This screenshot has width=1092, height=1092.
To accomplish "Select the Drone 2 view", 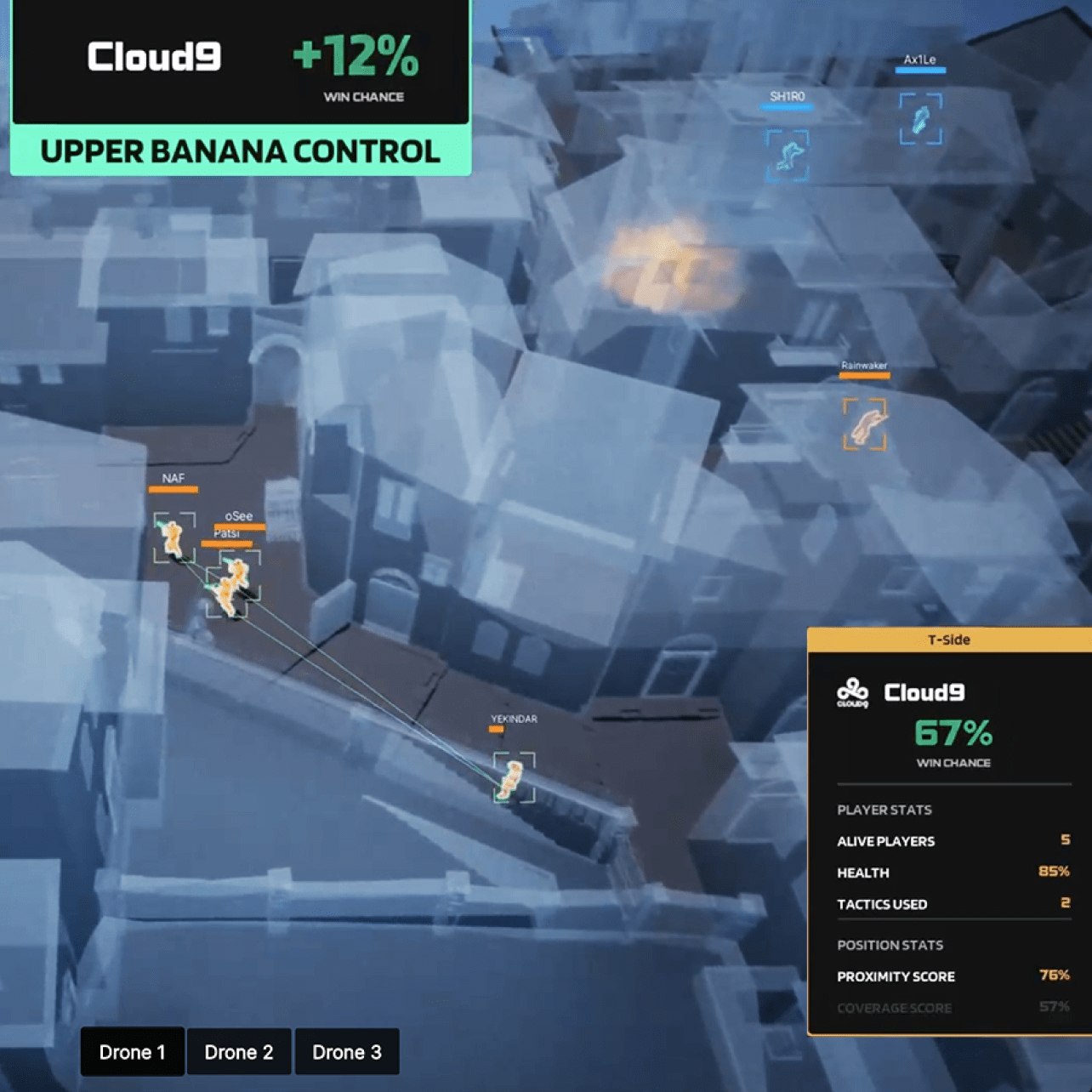I will pos(239,1052).
